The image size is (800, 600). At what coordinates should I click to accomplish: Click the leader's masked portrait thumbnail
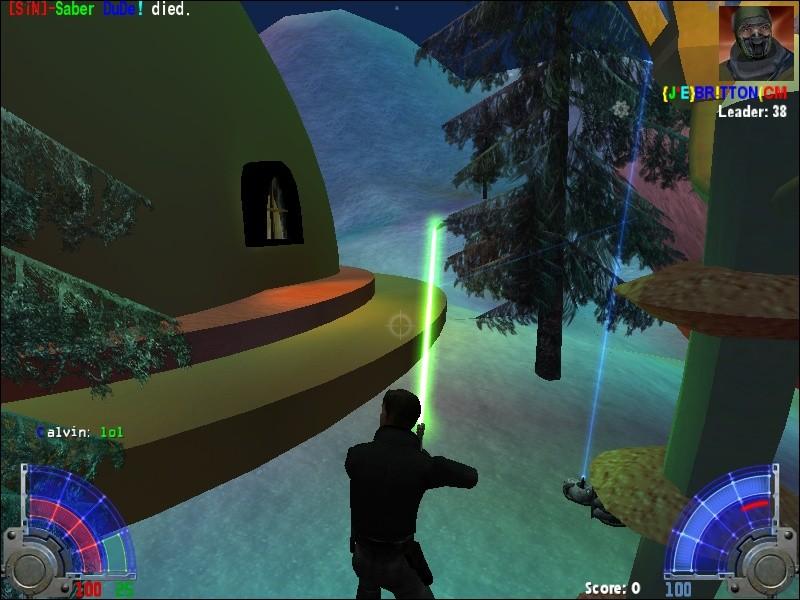point(756,42)
